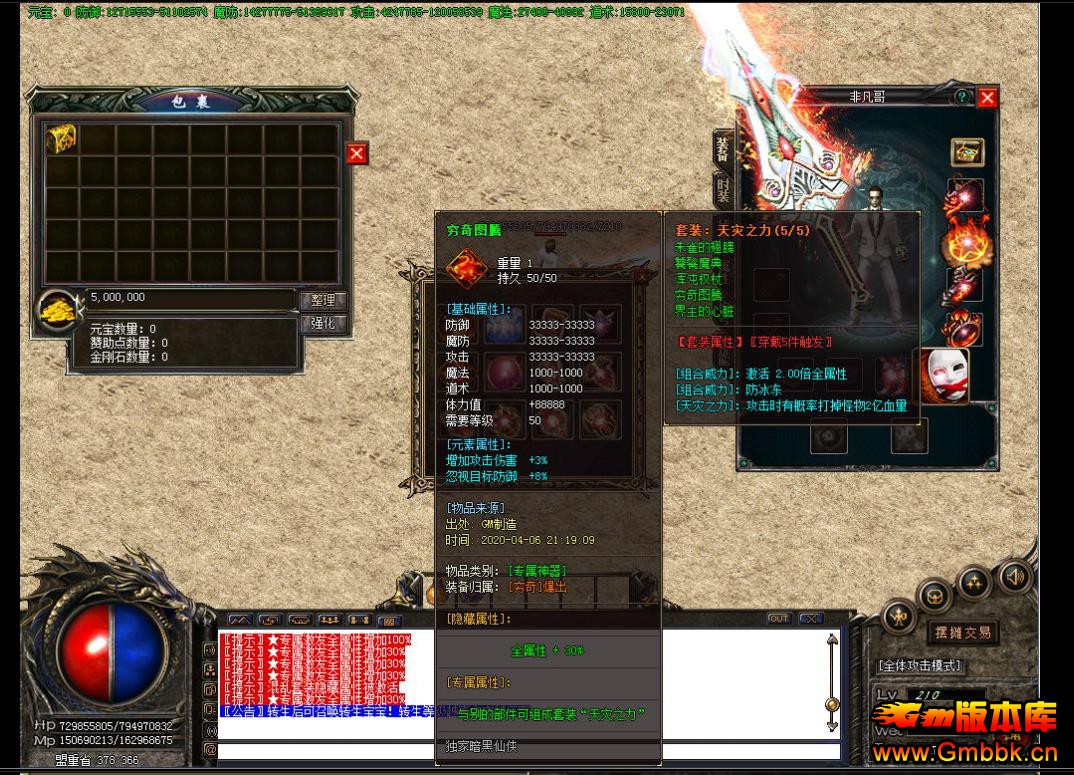Select the treasure chest item in bag
Image resolution: width=1074 pixels, height=775 pixels.
[61, 140]
